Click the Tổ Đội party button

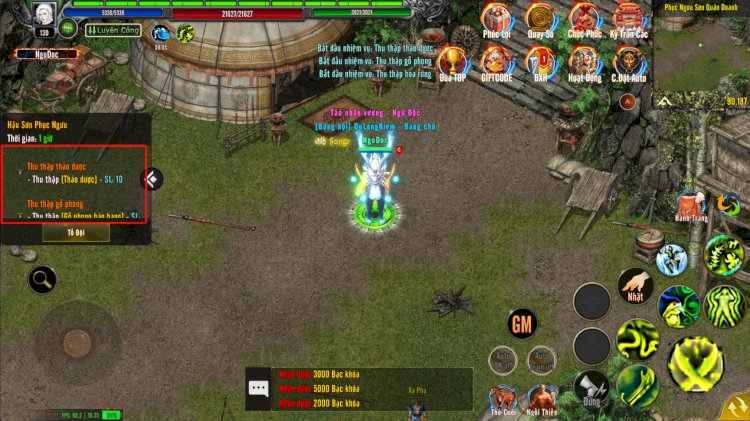click(x=76, y=232)
